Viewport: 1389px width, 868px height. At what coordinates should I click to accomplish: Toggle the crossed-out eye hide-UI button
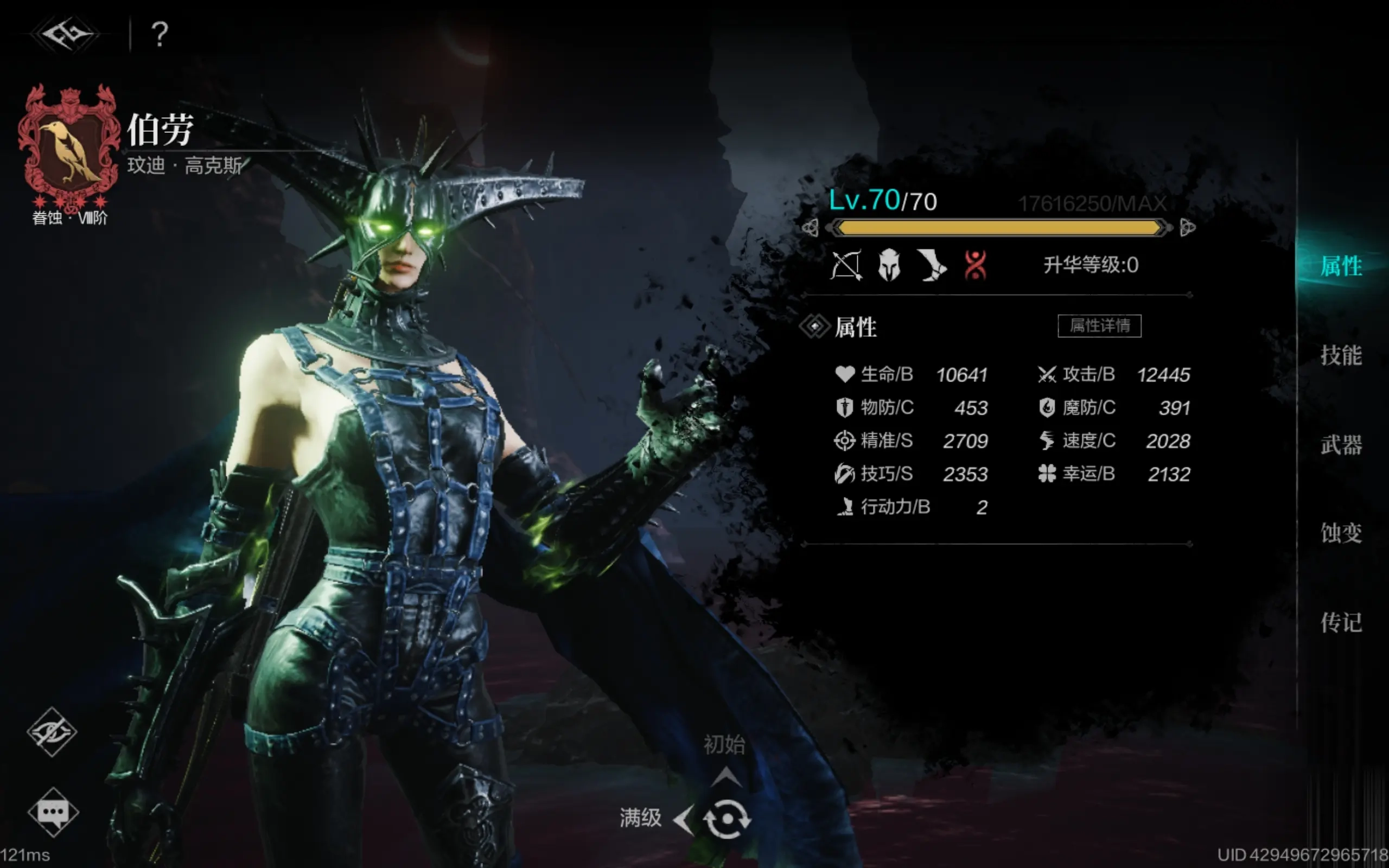(52, 731)
